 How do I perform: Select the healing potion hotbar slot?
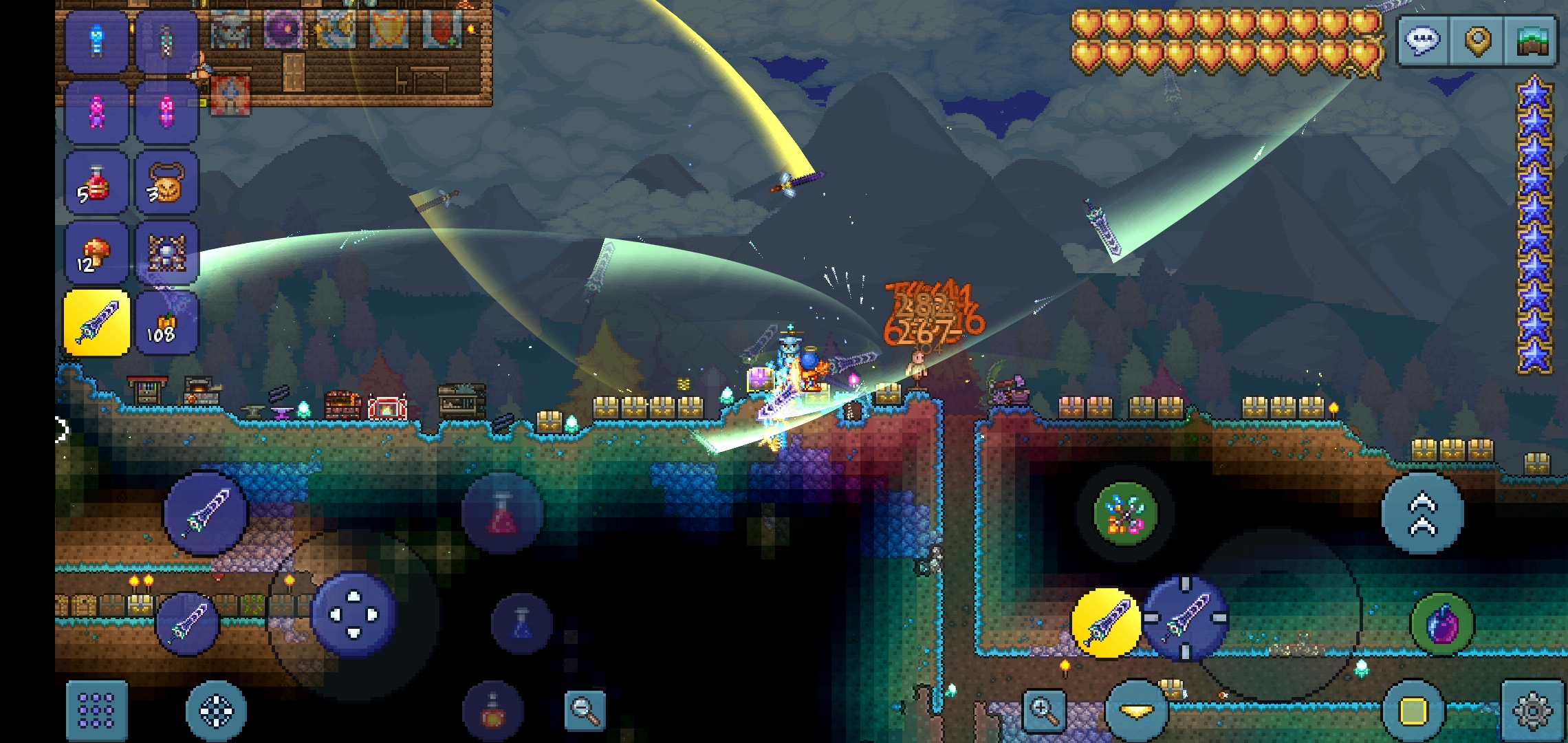tap(97, 183)
